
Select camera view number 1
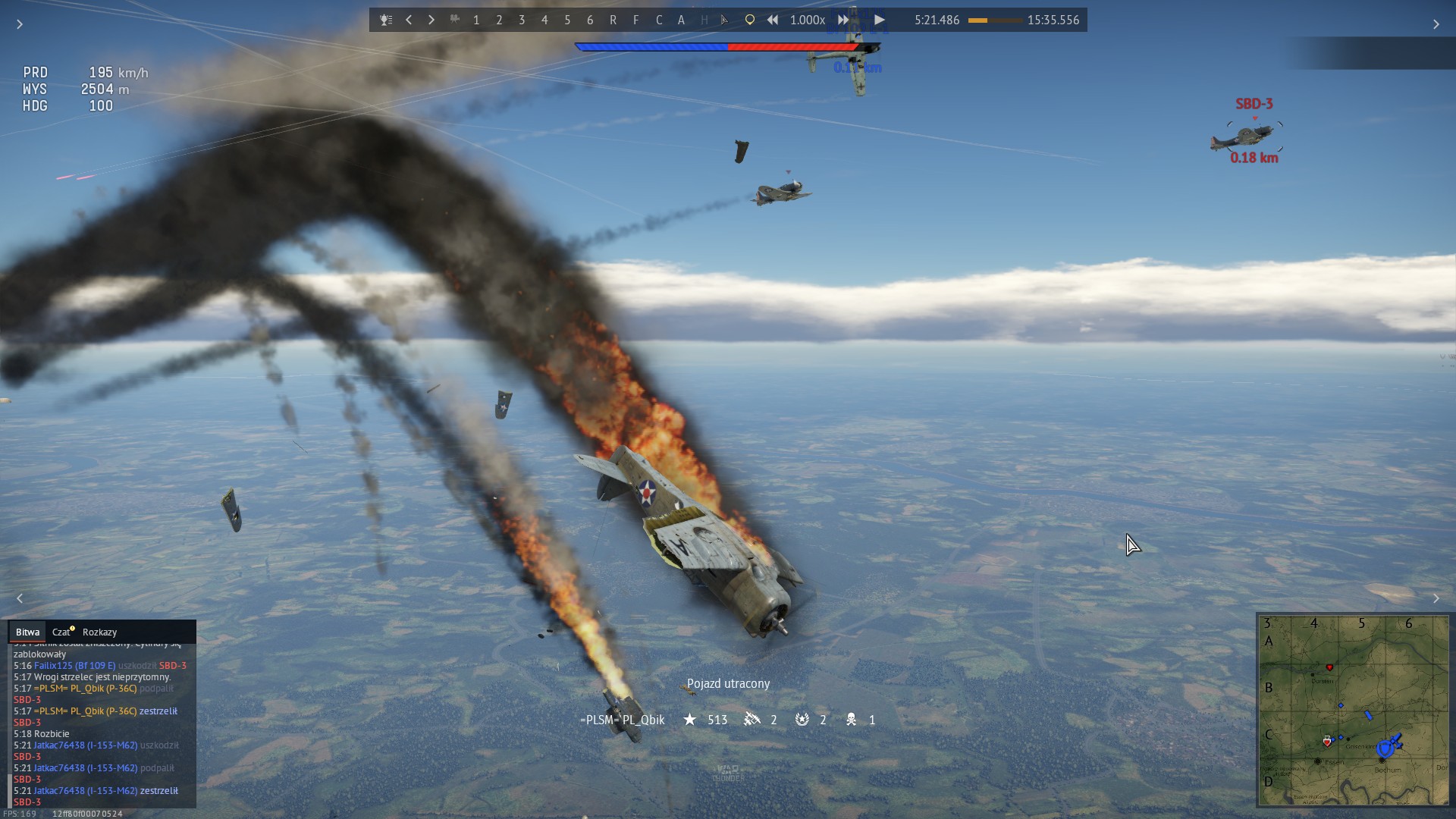click(x=476, y=20)
